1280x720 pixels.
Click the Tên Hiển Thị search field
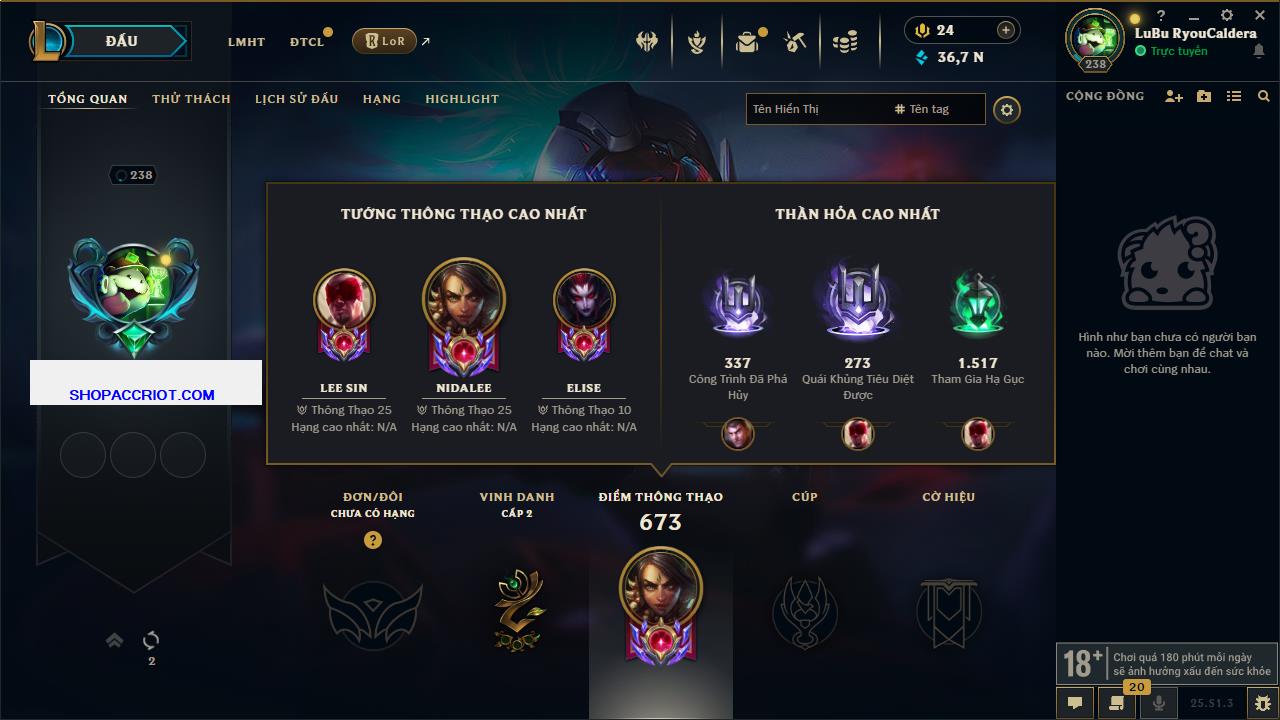coord(816,109)
